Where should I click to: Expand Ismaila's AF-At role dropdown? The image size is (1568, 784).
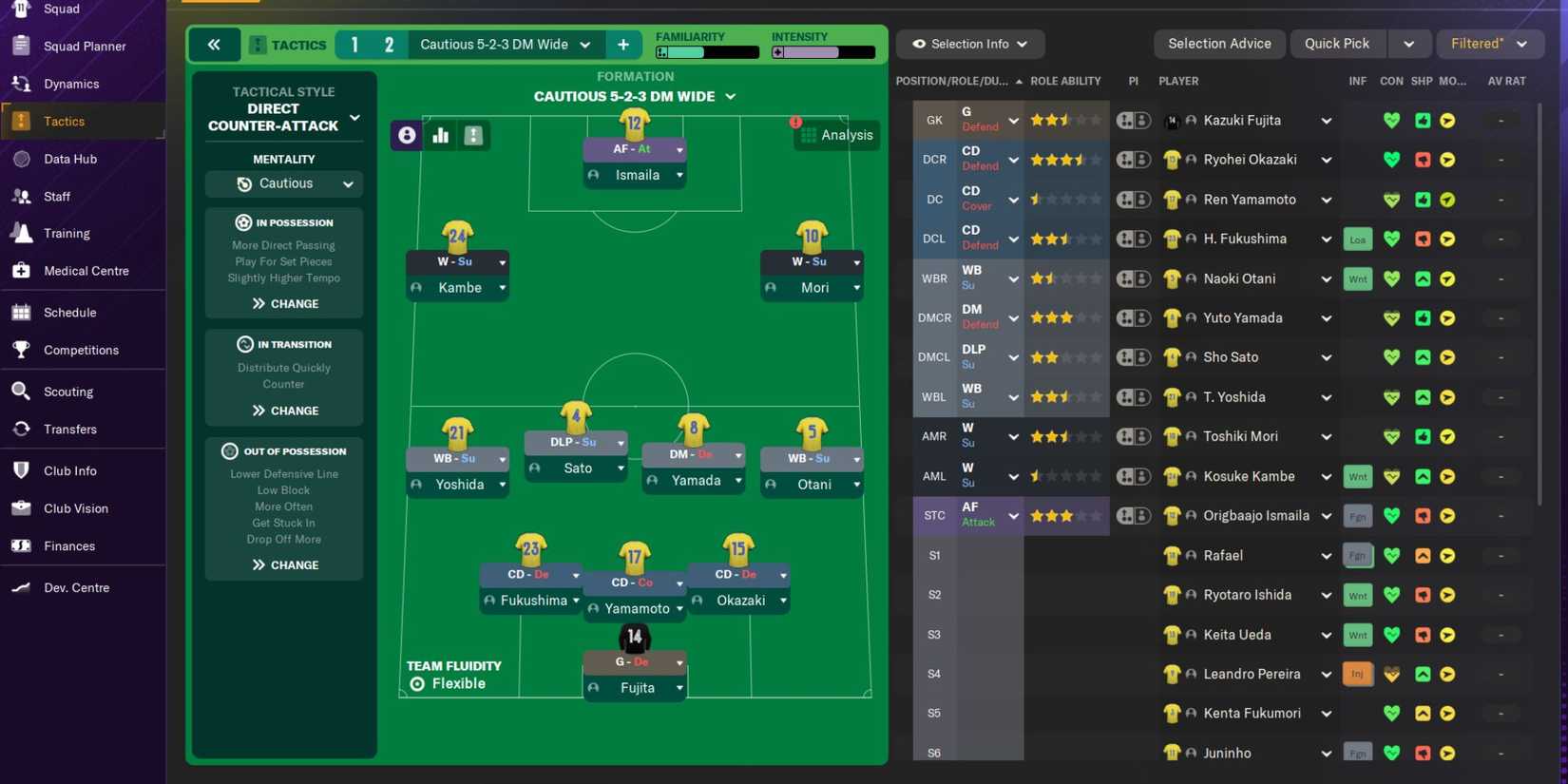[679, 149]
